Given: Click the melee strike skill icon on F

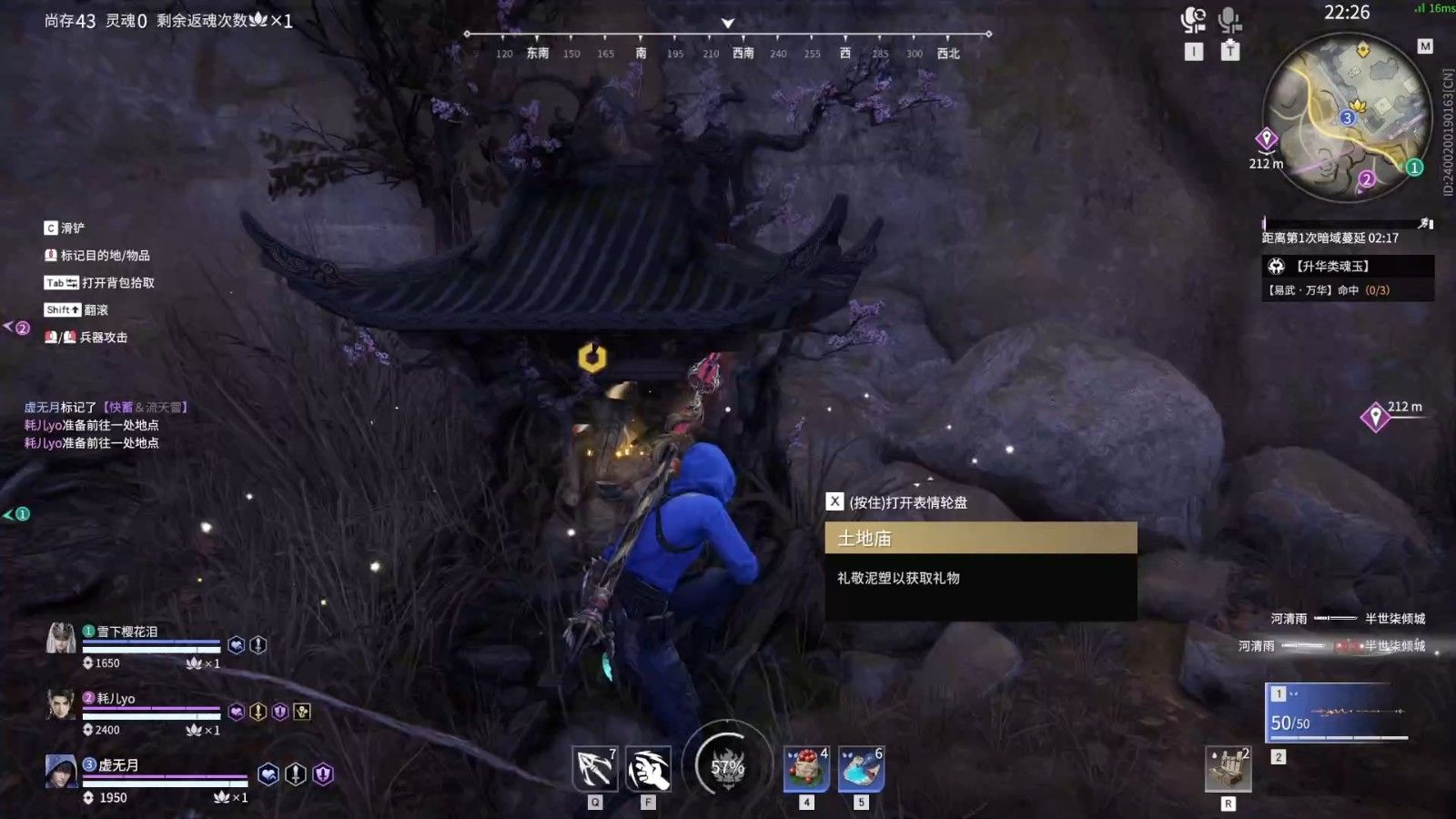Looking at the screenshot, I should point(648,769).
